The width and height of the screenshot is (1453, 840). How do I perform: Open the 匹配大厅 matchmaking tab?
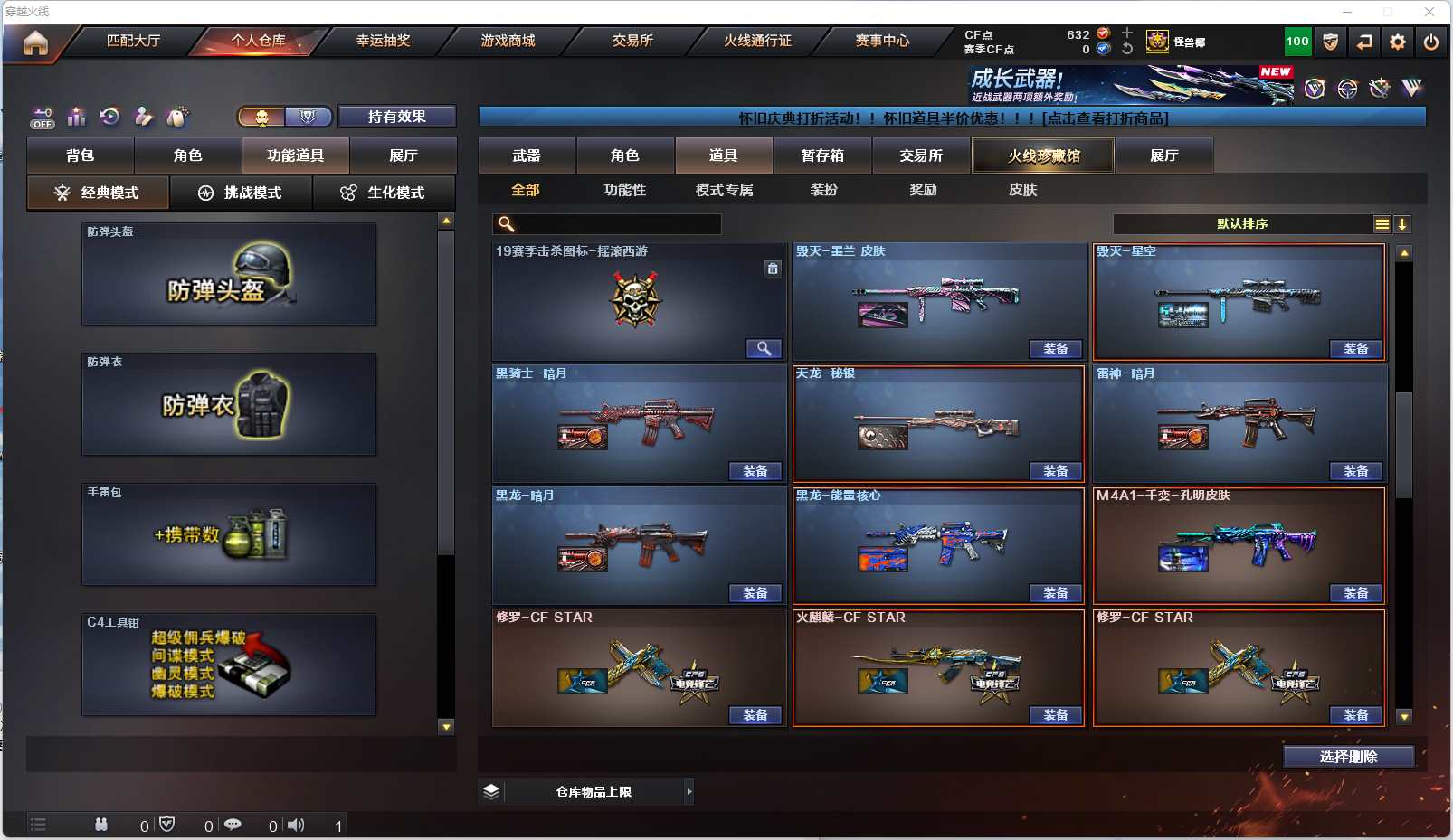click(x=133, y=41)
